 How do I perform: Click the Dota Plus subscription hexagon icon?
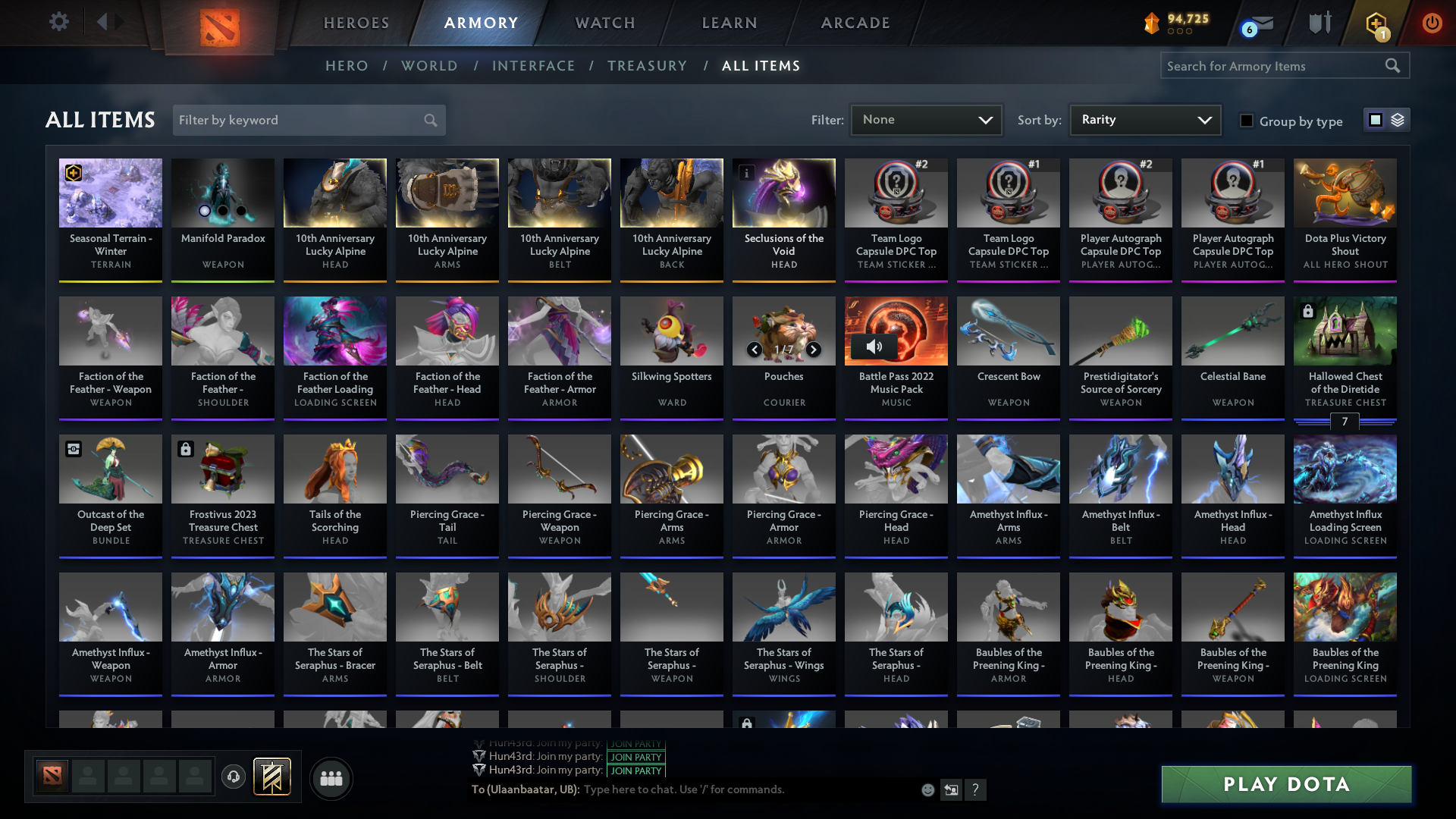(x=1377, y=23)
